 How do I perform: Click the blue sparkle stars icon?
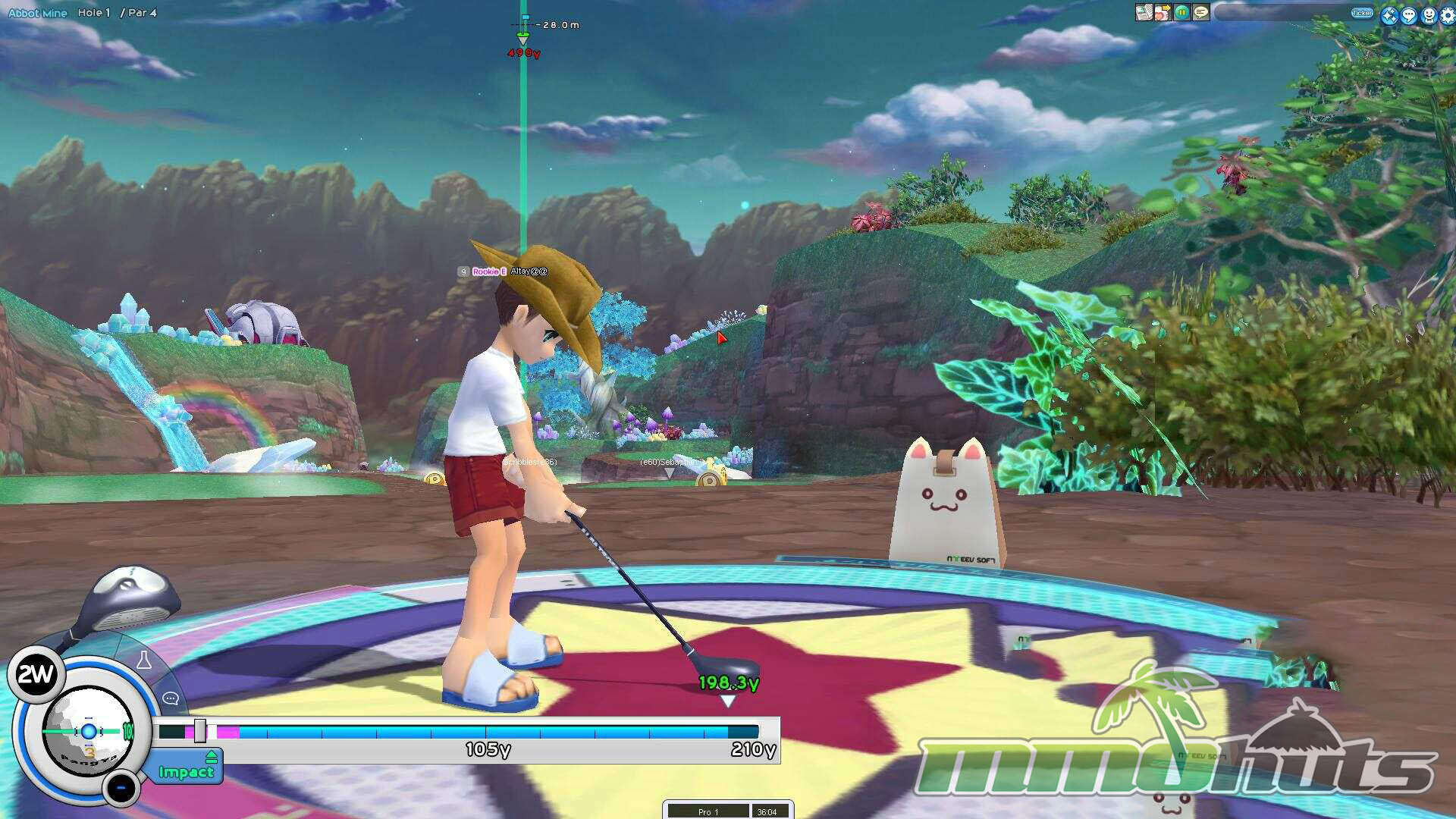click(1389, 15)
